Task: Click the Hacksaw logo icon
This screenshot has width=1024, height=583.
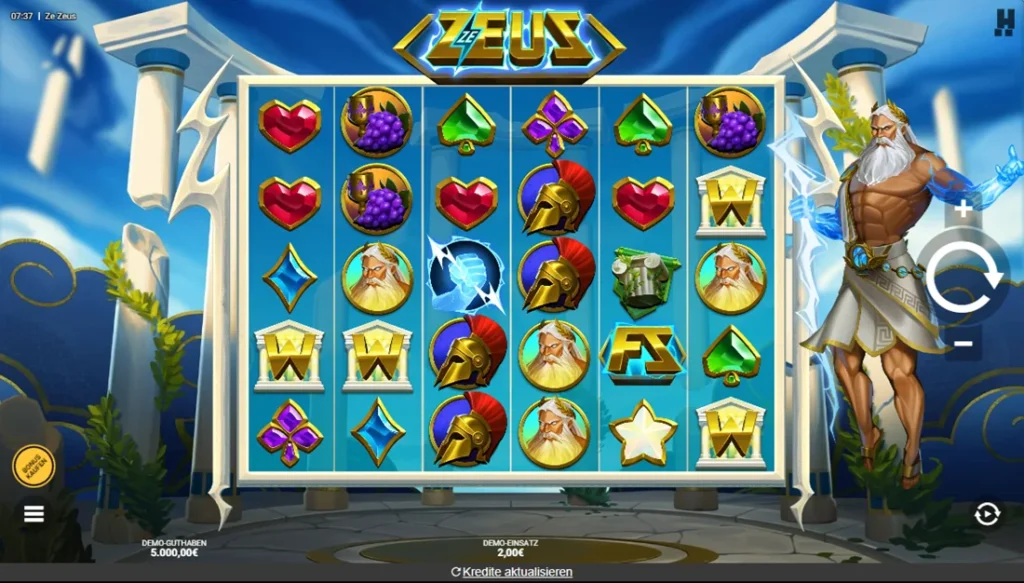Action: (1003, 23)
